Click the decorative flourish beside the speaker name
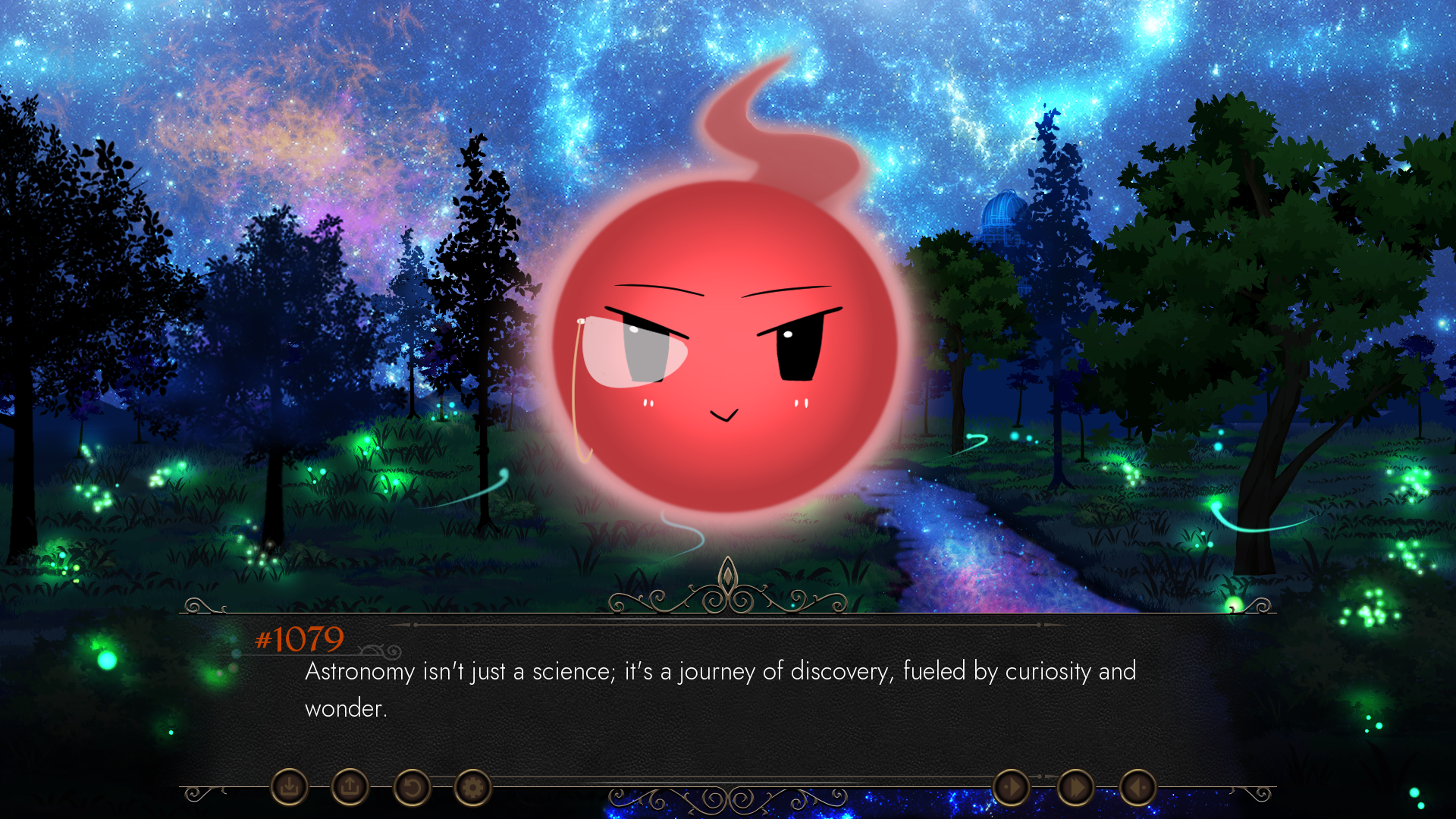 (378, 648)
